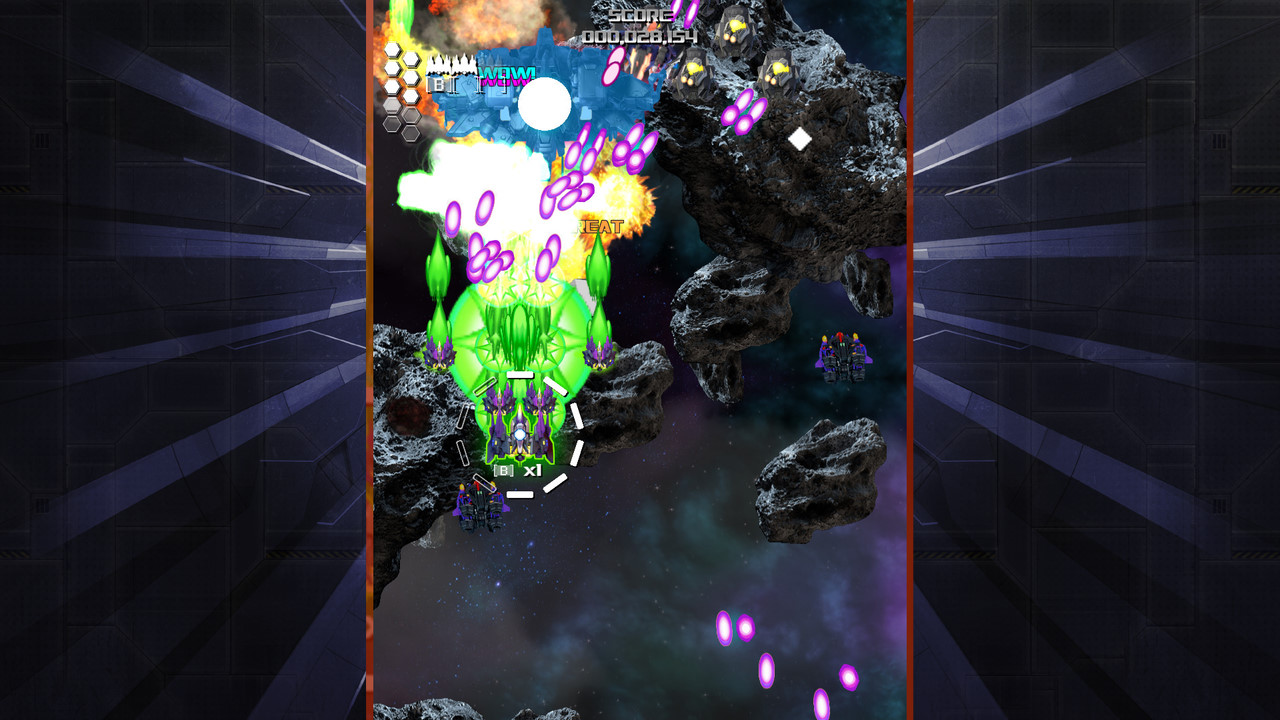The width and height of the screenshot is (1280, 720).
Task: Click the spiky crown icon near the boss meter
Action: (x=452, y=64)
